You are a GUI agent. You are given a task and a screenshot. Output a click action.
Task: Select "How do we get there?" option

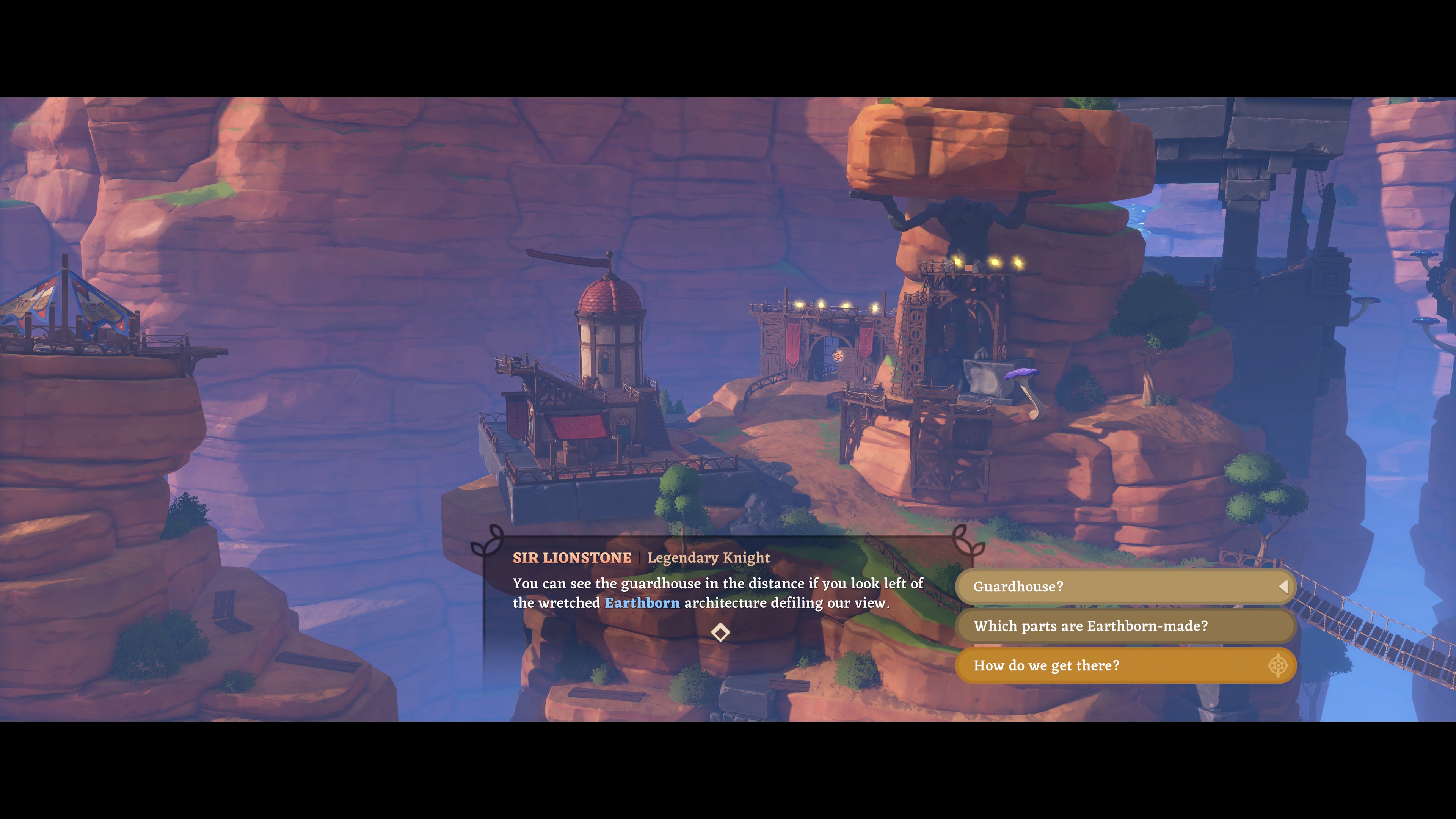coord(1125,666)
